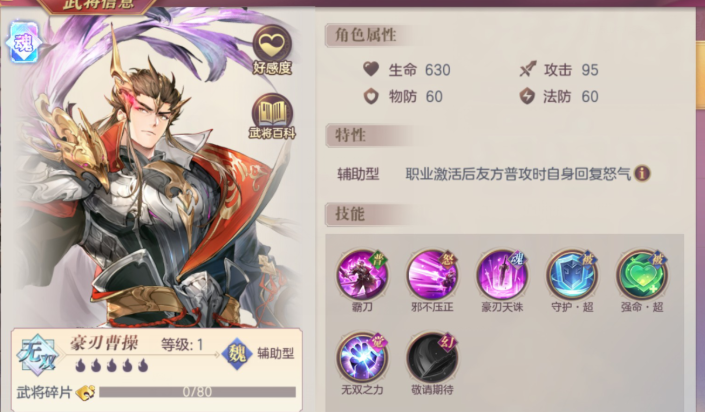705x412 pixels.
Task: Click the 武将碎片 fragment icon
Action: (85, 392)
